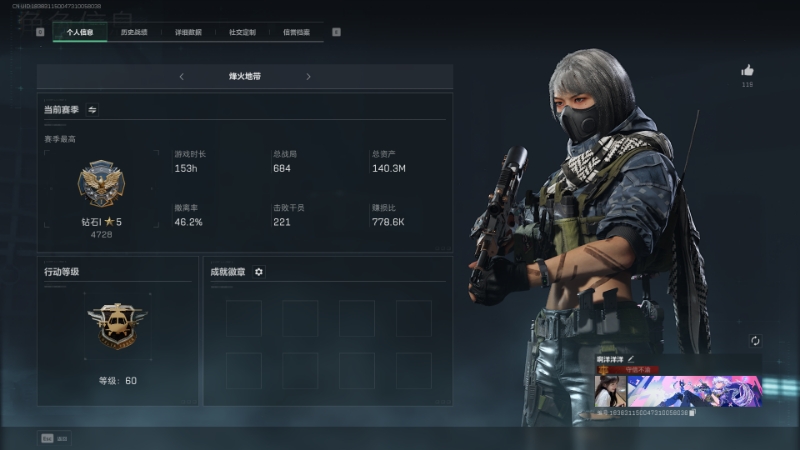Open the 信誉档案 tab
Image resolution: width=800 pixels, height=450 pixels.
point(296,32)
